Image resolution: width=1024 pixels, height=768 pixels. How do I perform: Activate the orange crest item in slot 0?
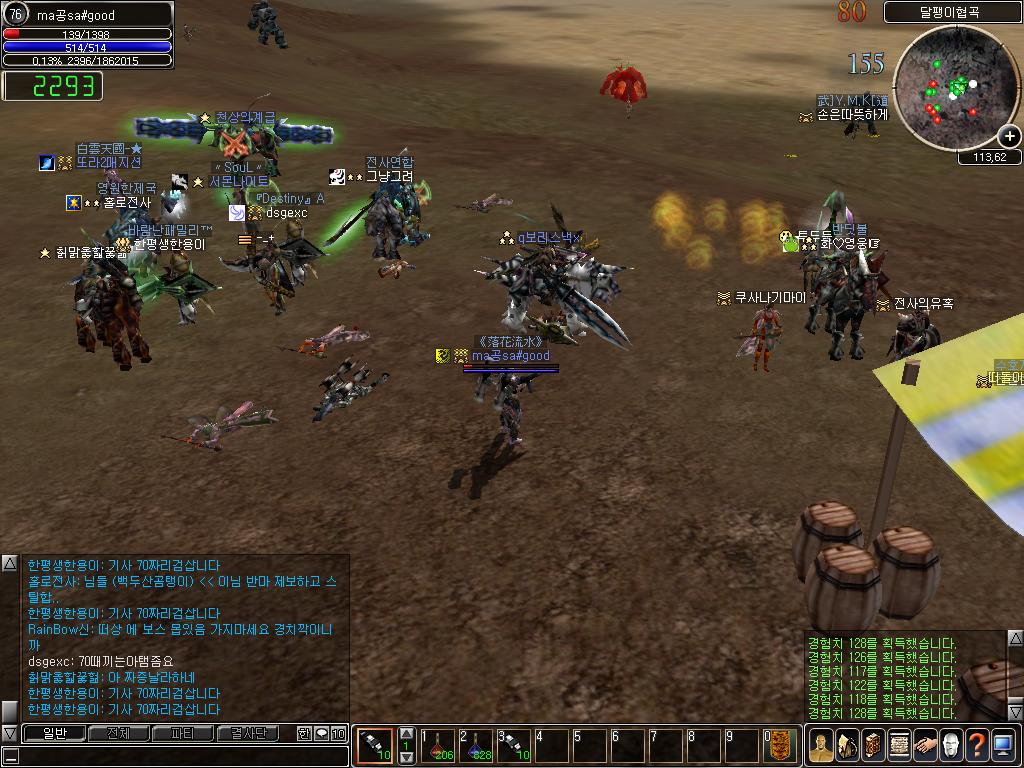780,745
